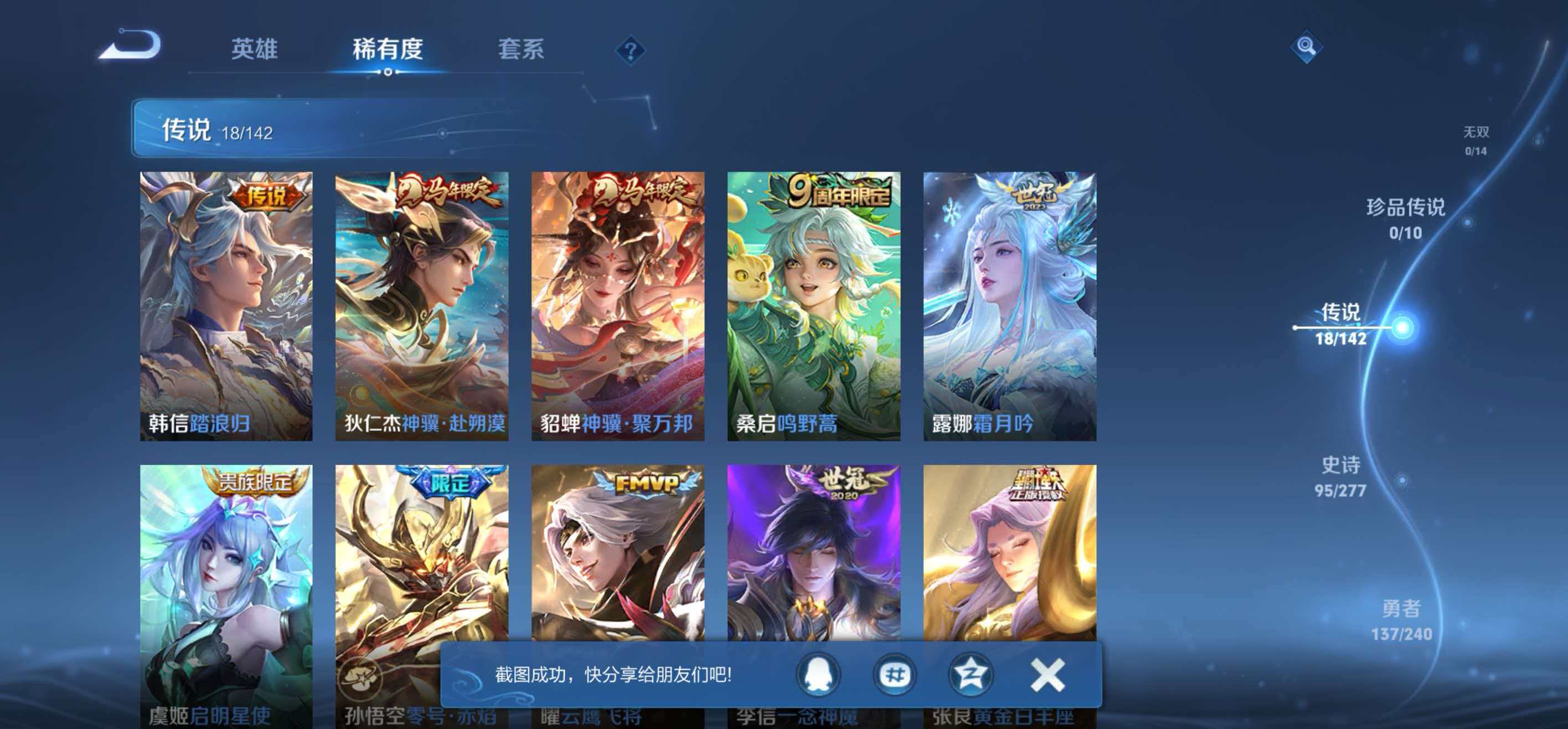Viewport: 1568px width, 729px height.
Task: Select the 稀有度 tab
Action: tap(388, 49)
